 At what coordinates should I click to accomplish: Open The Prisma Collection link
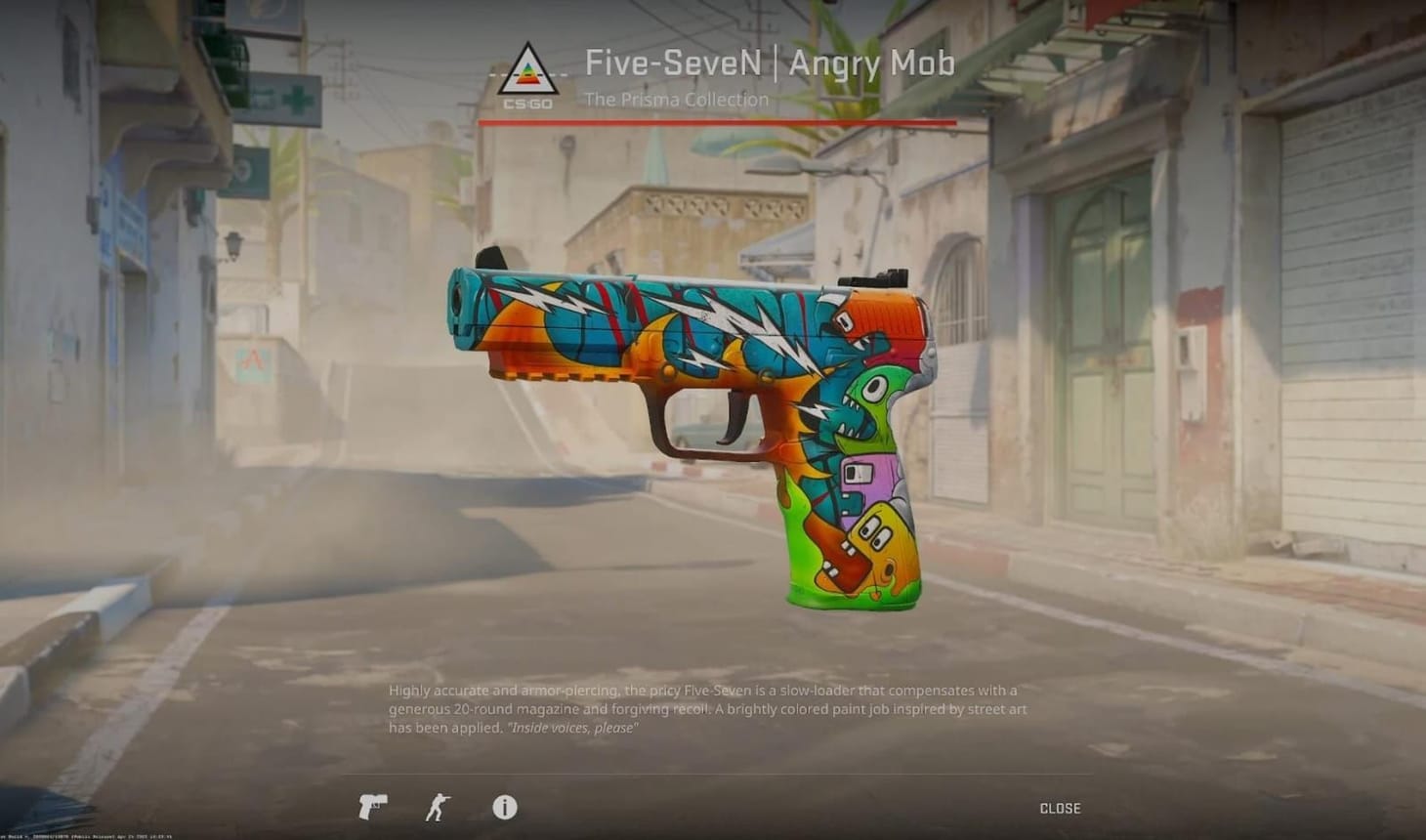point(676,99)
